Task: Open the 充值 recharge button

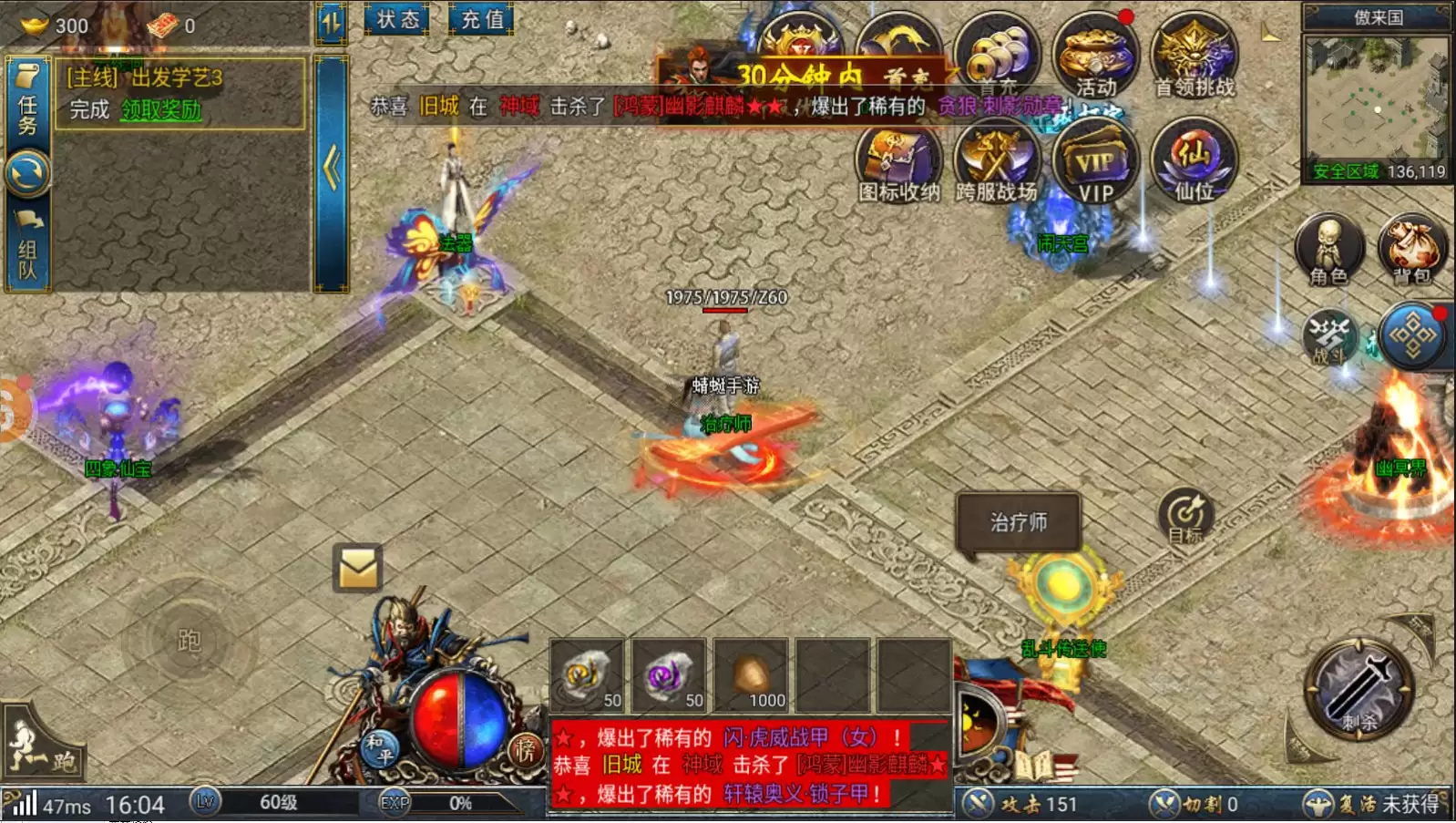Action: coord(481,19)
